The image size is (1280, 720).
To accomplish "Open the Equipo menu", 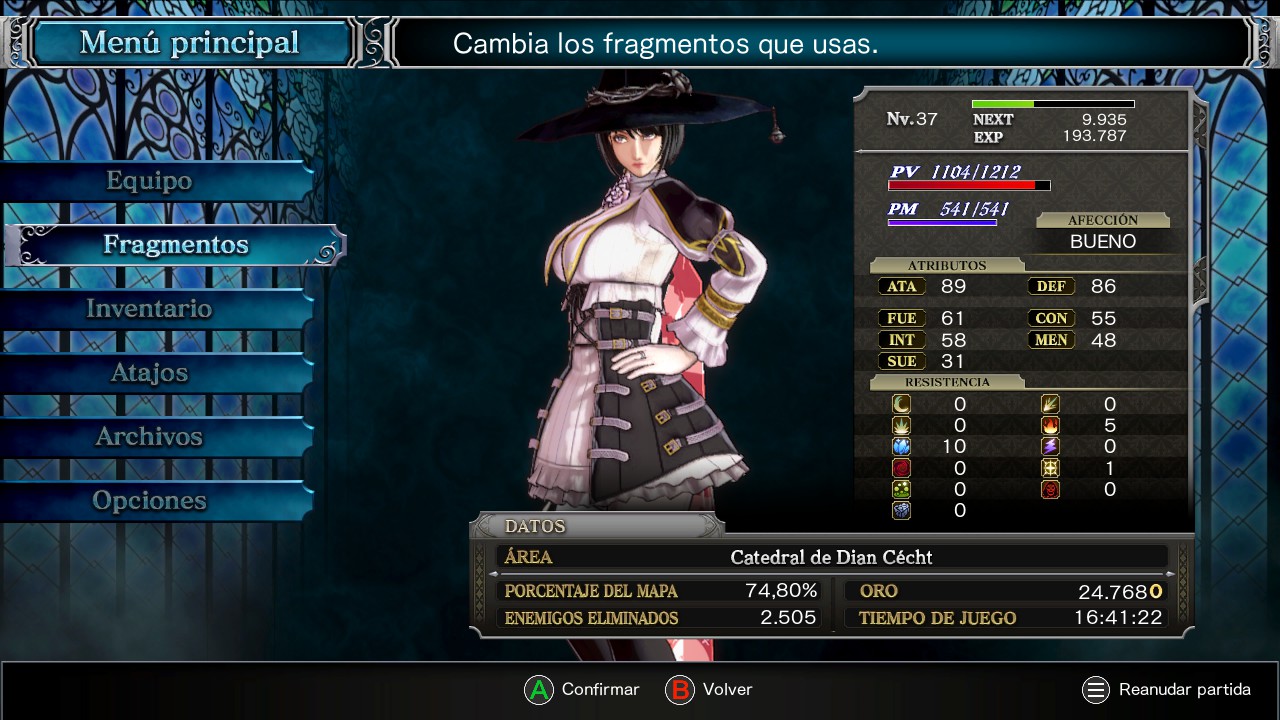I will point(150,181).
